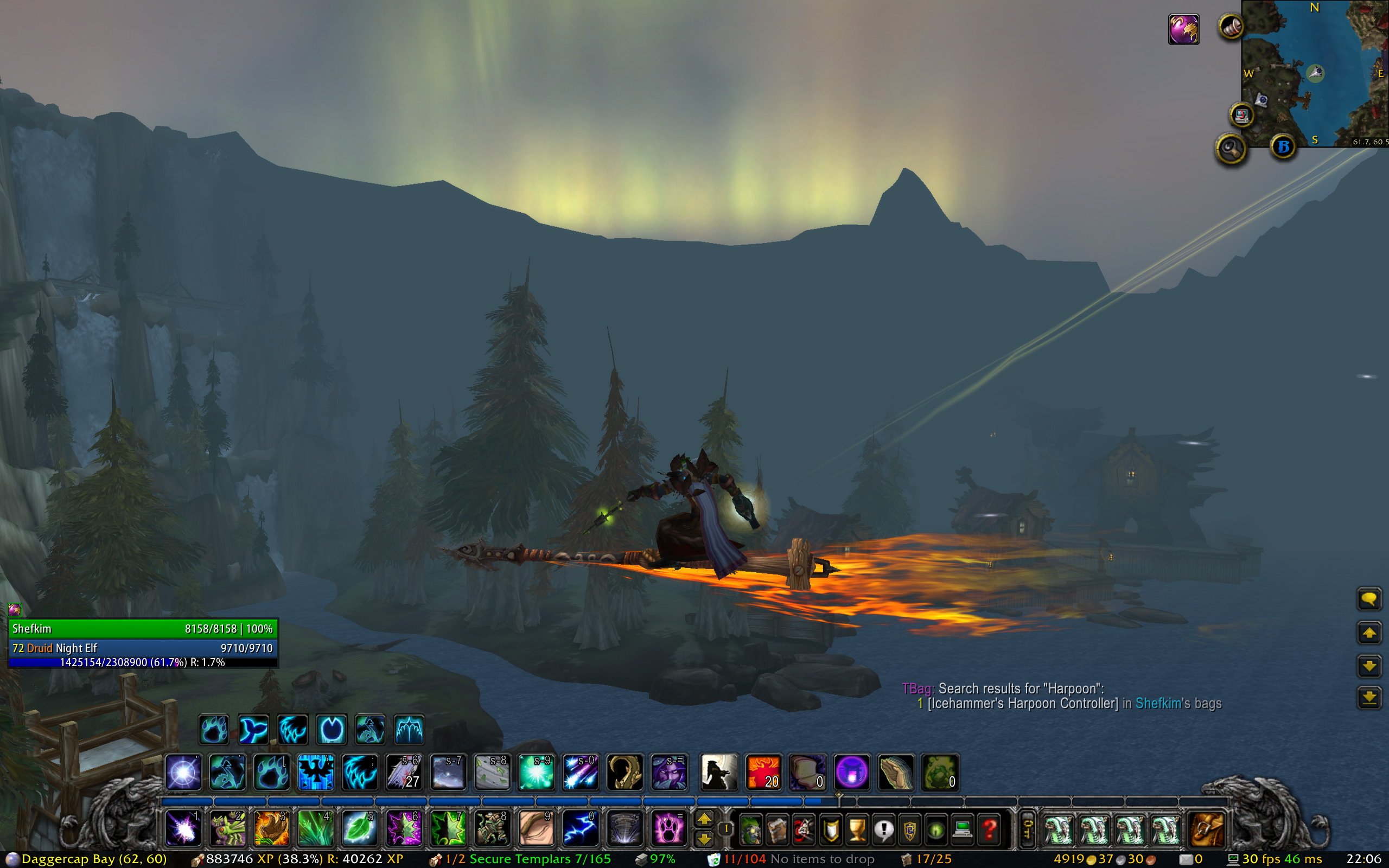
Task: Select Aquatic Form sea lion icon
Action: click(253, 730)
